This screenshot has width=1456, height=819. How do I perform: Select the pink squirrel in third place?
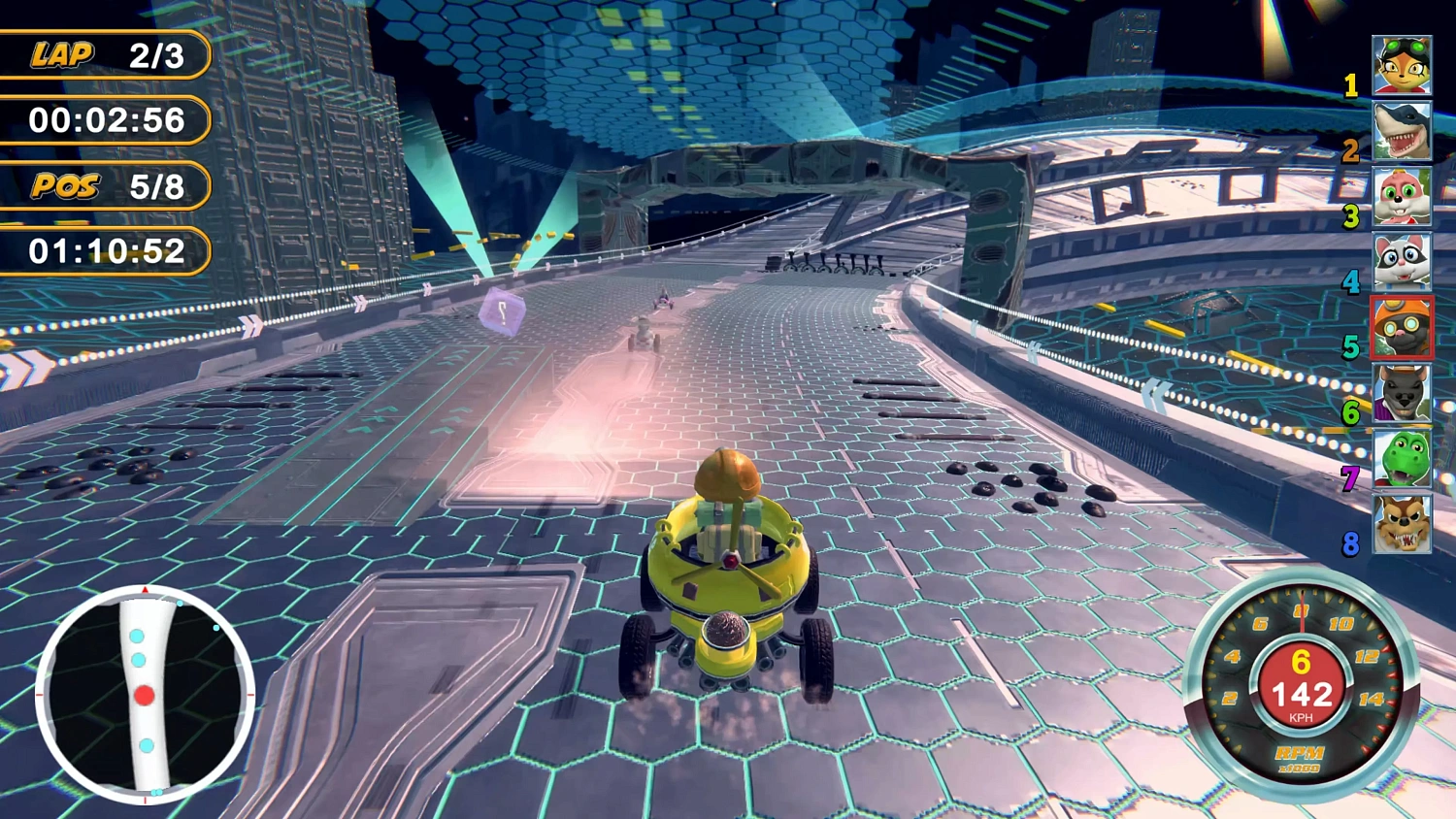(1402, 197)
